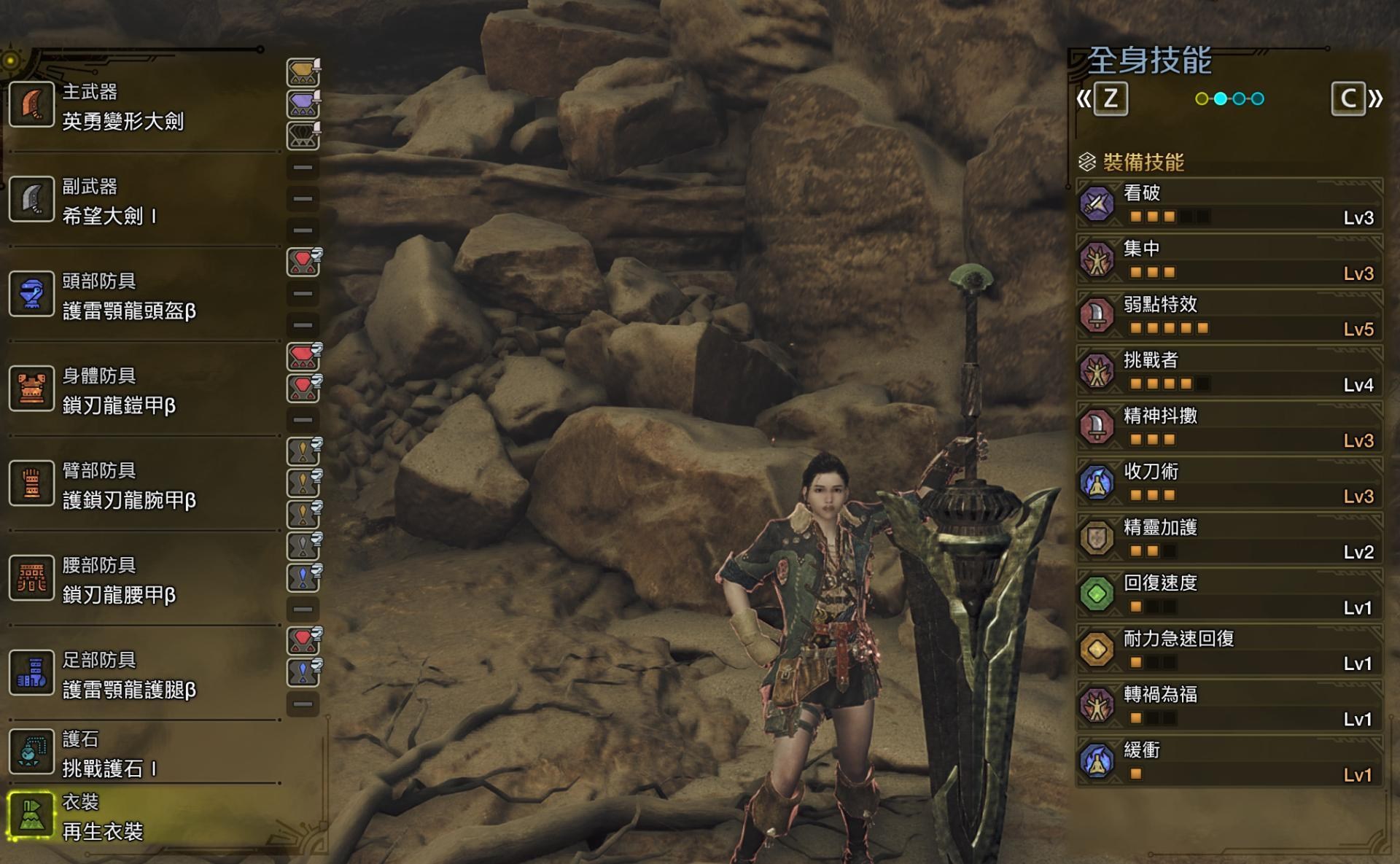Select the 轉禍為福 skill entry

click(x=1229, y=706)
